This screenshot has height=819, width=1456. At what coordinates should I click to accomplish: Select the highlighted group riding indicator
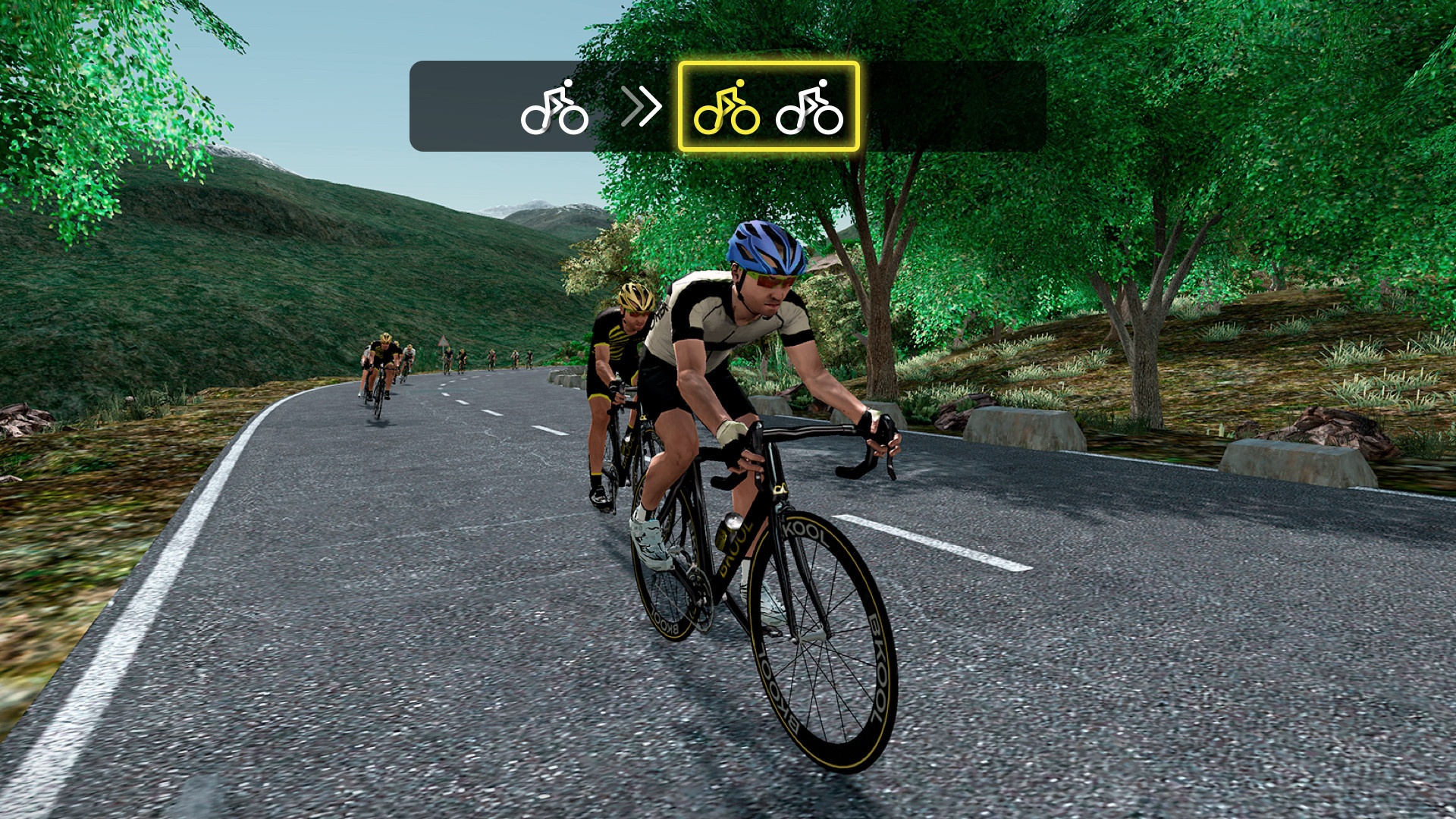(767, 106)
